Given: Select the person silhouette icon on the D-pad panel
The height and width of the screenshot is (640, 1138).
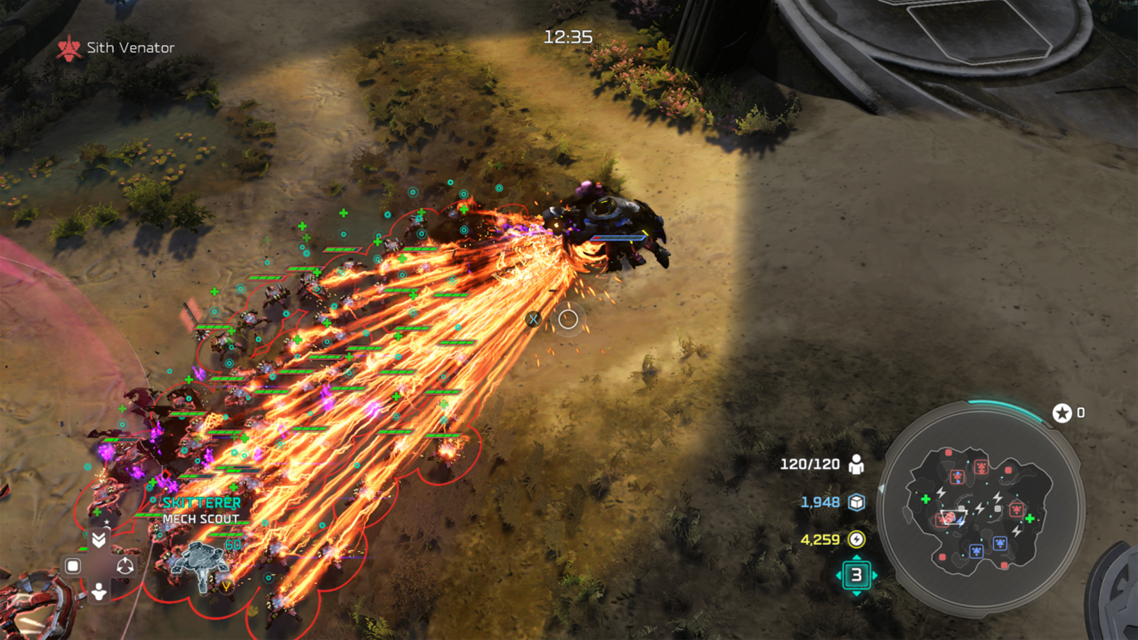Looking at the screenshot, I should pos(99,592).
